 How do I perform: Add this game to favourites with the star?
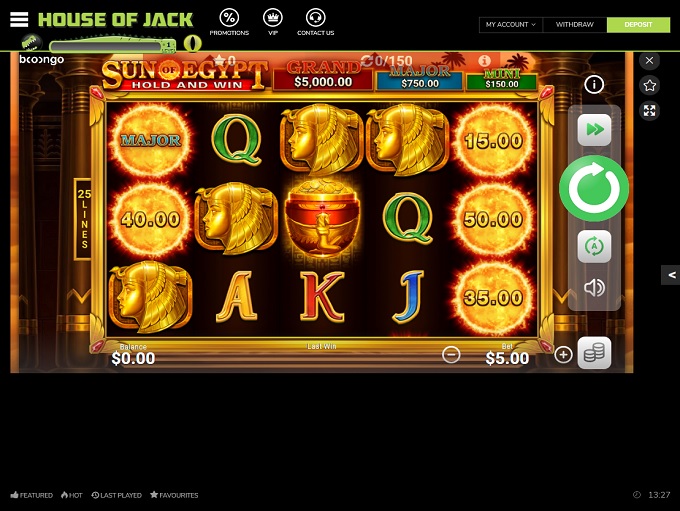[650, 86]
